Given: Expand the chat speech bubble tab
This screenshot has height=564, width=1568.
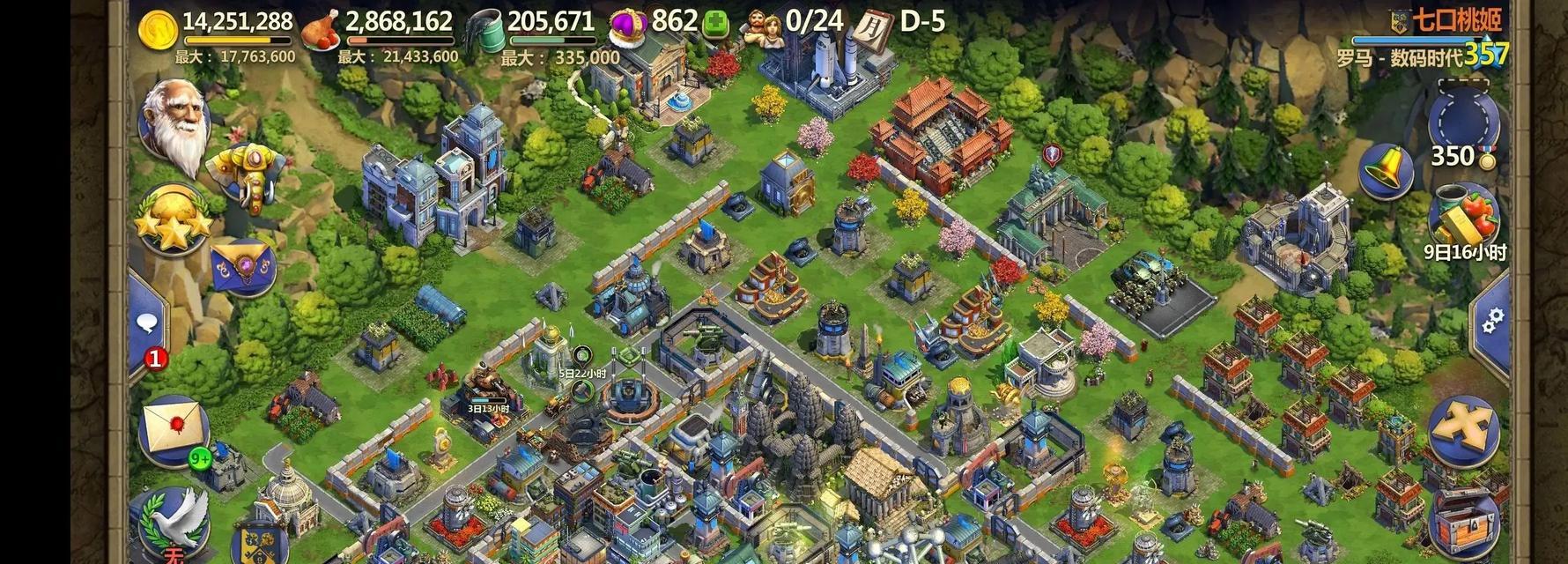Looking at the screenshot, I should coord(148,323).
